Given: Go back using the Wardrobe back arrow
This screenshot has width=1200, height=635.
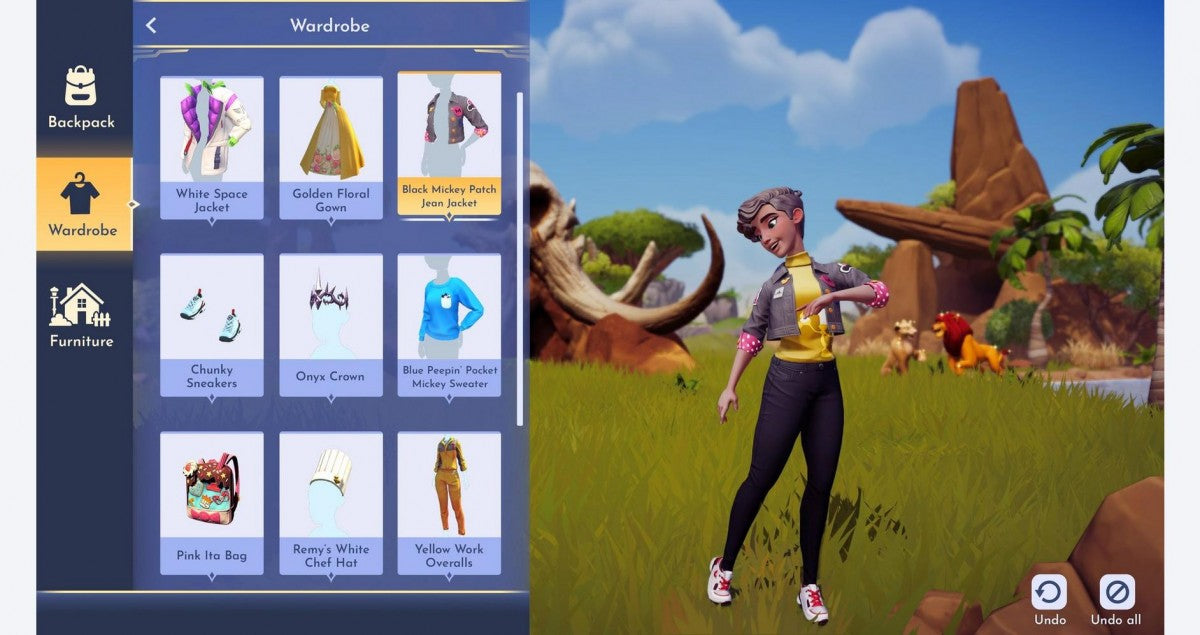Looking at the screenshot, I should pyautogui.click(x=151, y=26).
